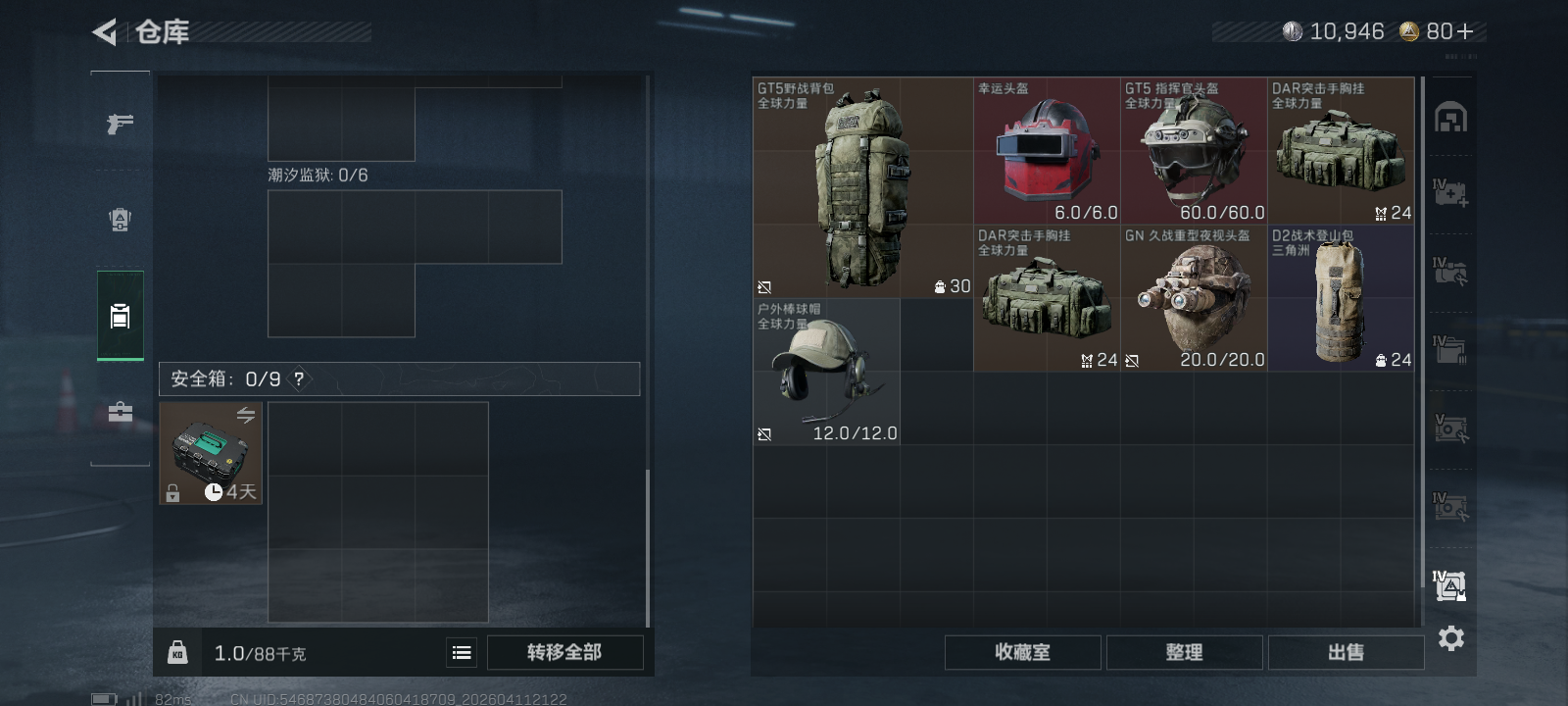This screenshot has height=706, width=1568.
Task: Select the toolbox category at sidebar bottom
Action: (x=120, y=413)
